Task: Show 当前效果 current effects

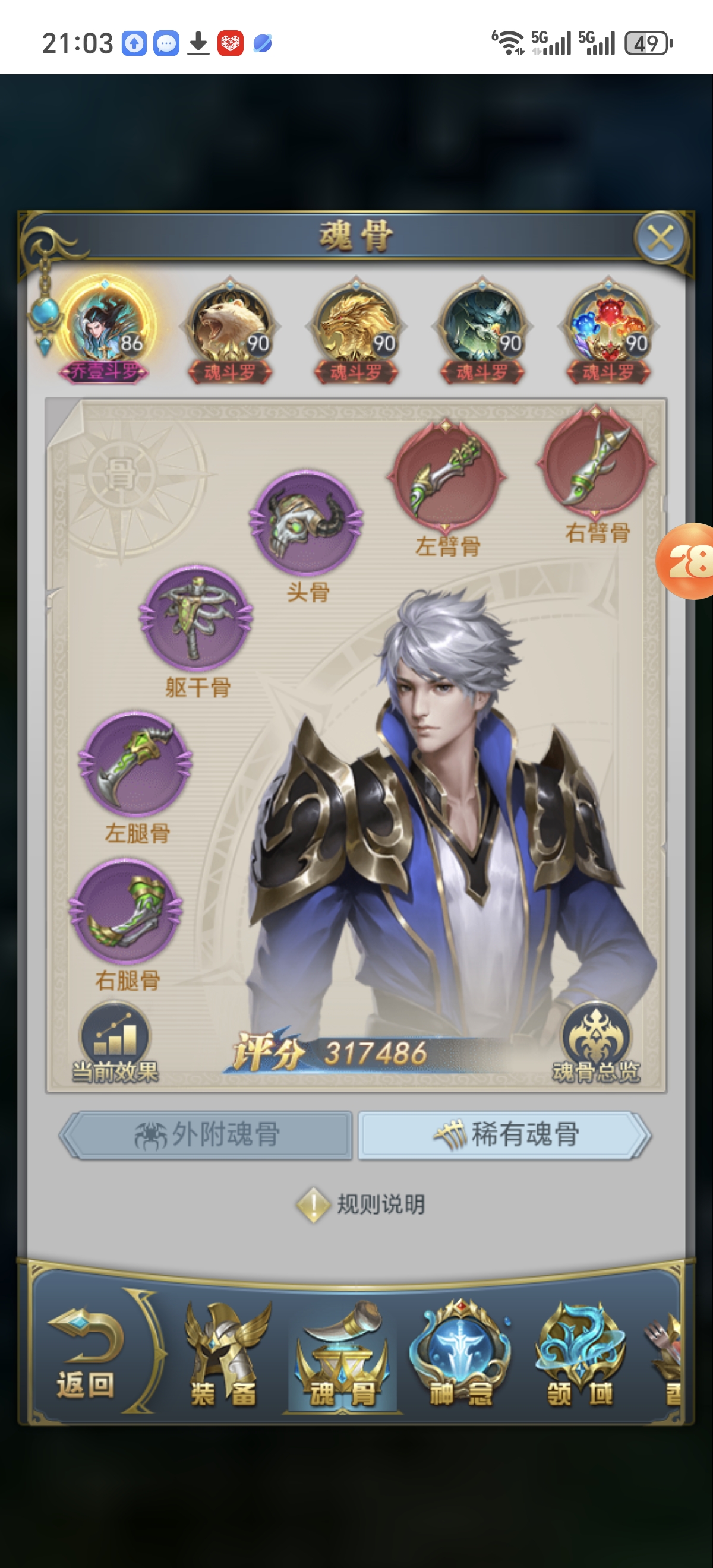Action: (x=115, y=1044)
